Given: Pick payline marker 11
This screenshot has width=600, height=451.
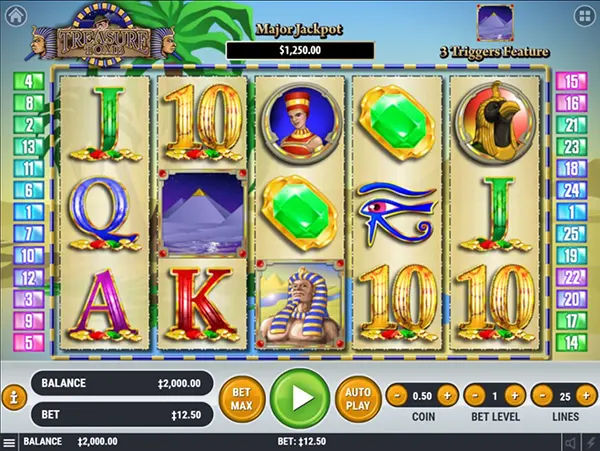Looking at the screenshot, I should 27,168.
